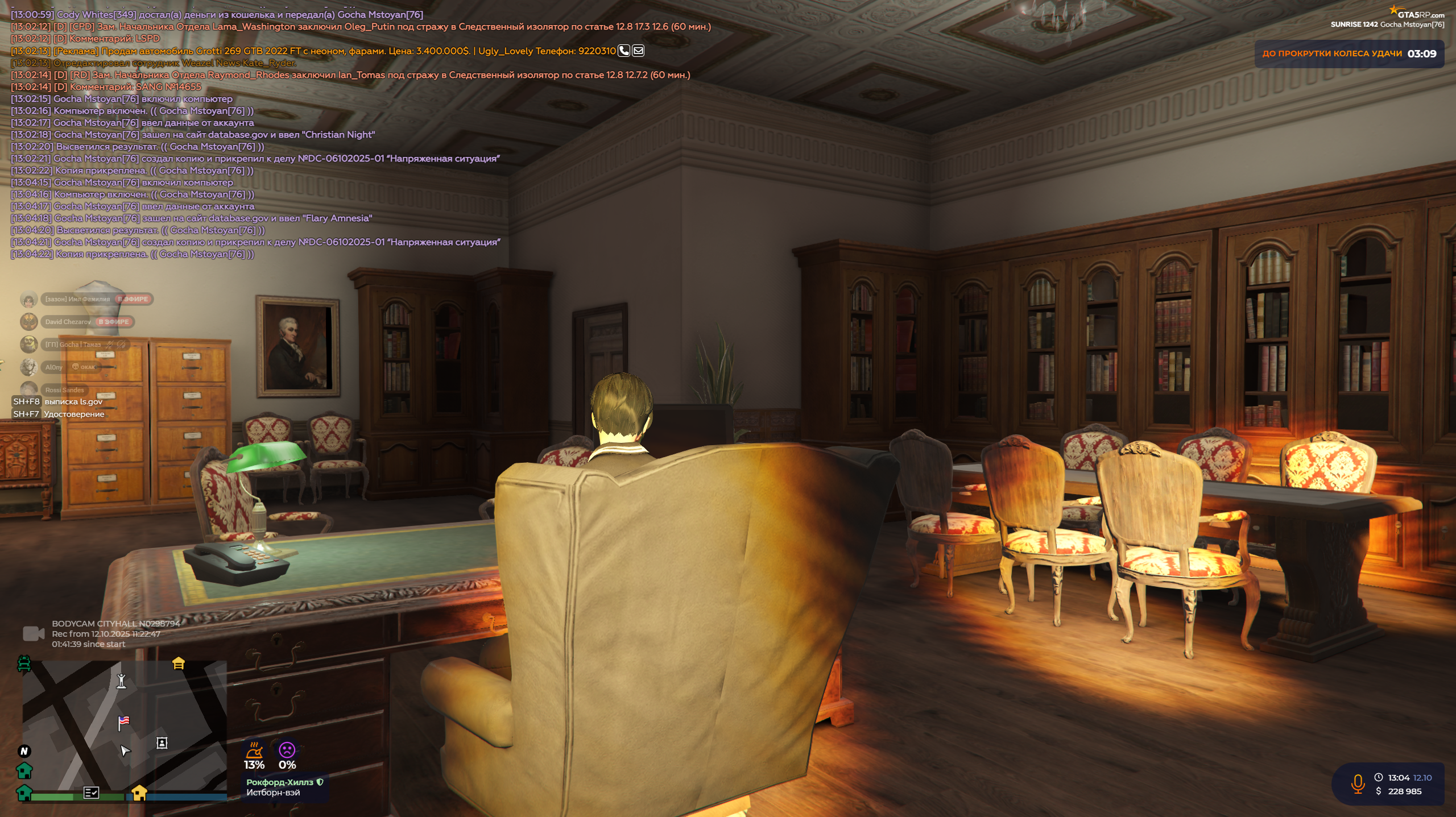Click the black north compass marker
Screen dimensions: 1456x817
click(x=24, y=751)
